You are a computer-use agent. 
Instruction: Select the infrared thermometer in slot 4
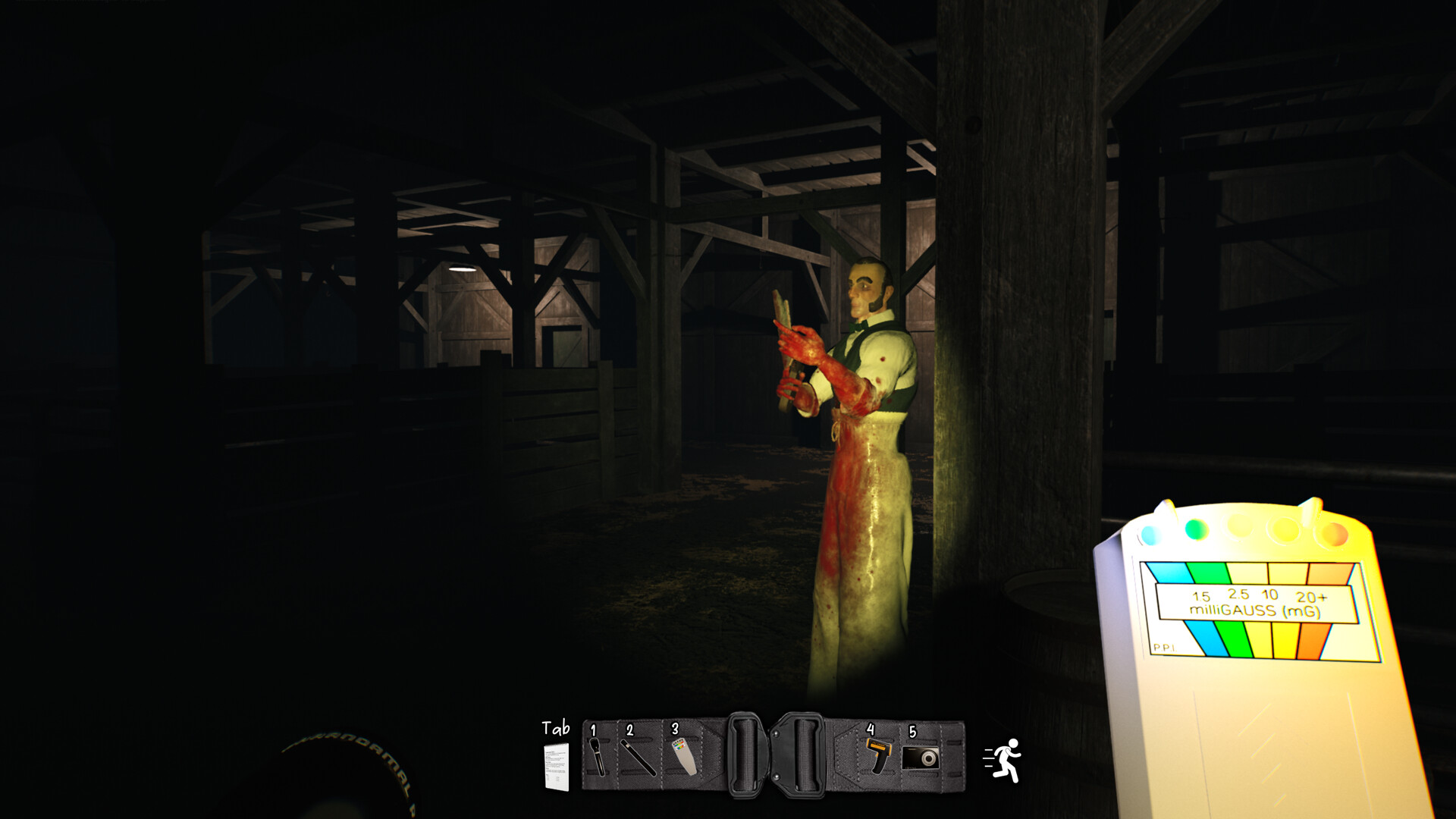879,756
